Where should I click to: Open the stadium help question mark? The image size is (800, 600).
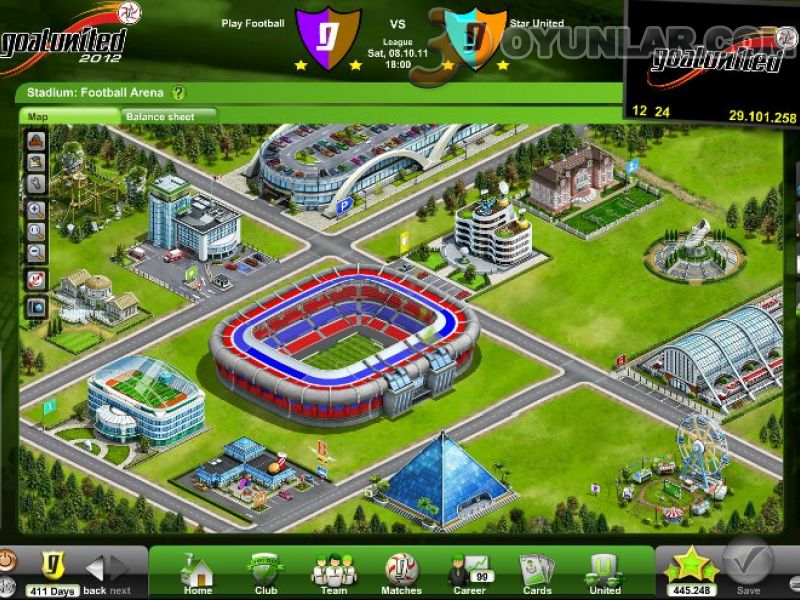click(178, 93)
